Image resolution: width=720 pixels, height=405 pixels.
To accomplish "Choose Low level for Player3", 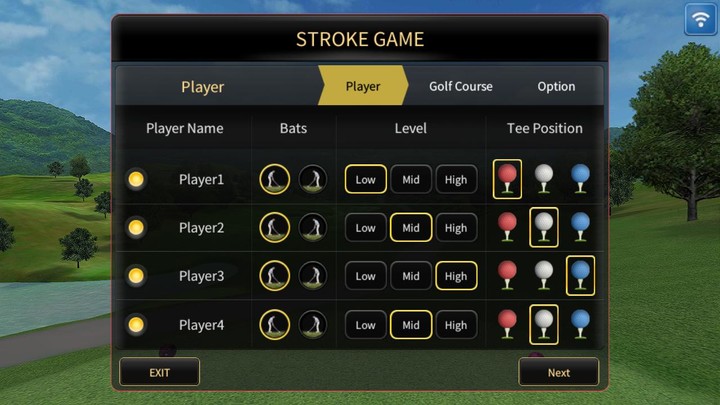I will point(366,276).
